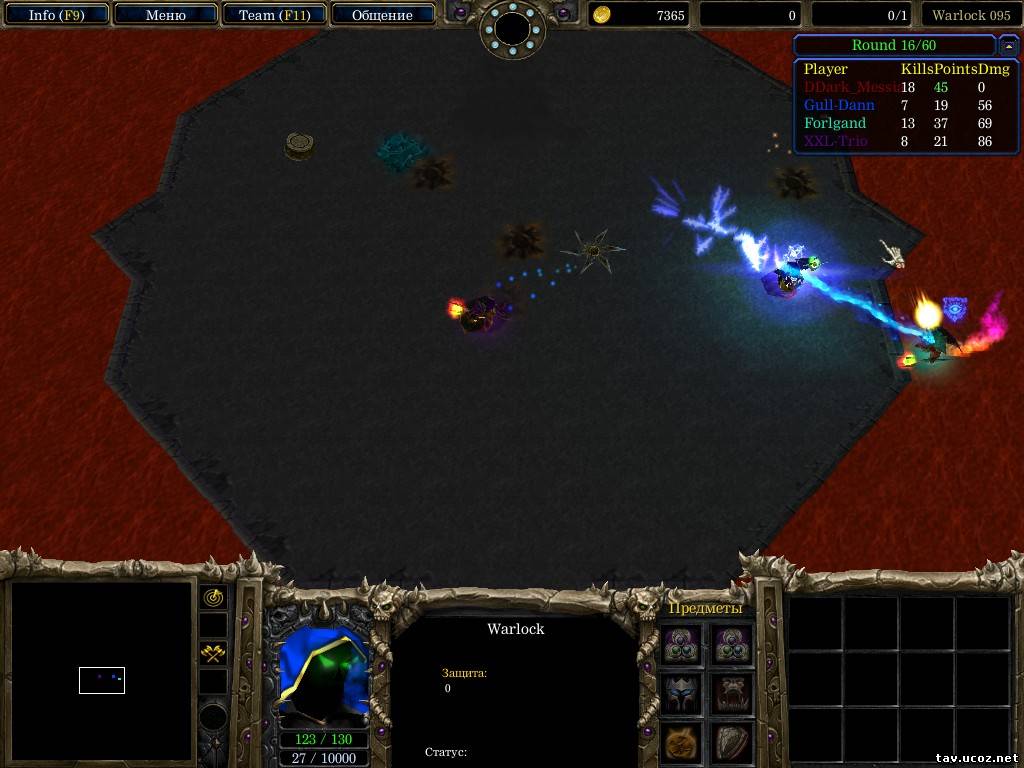Screen dimensions: 1024x768
Task: Select the fanged beast mask item
Action: [731, 693]
